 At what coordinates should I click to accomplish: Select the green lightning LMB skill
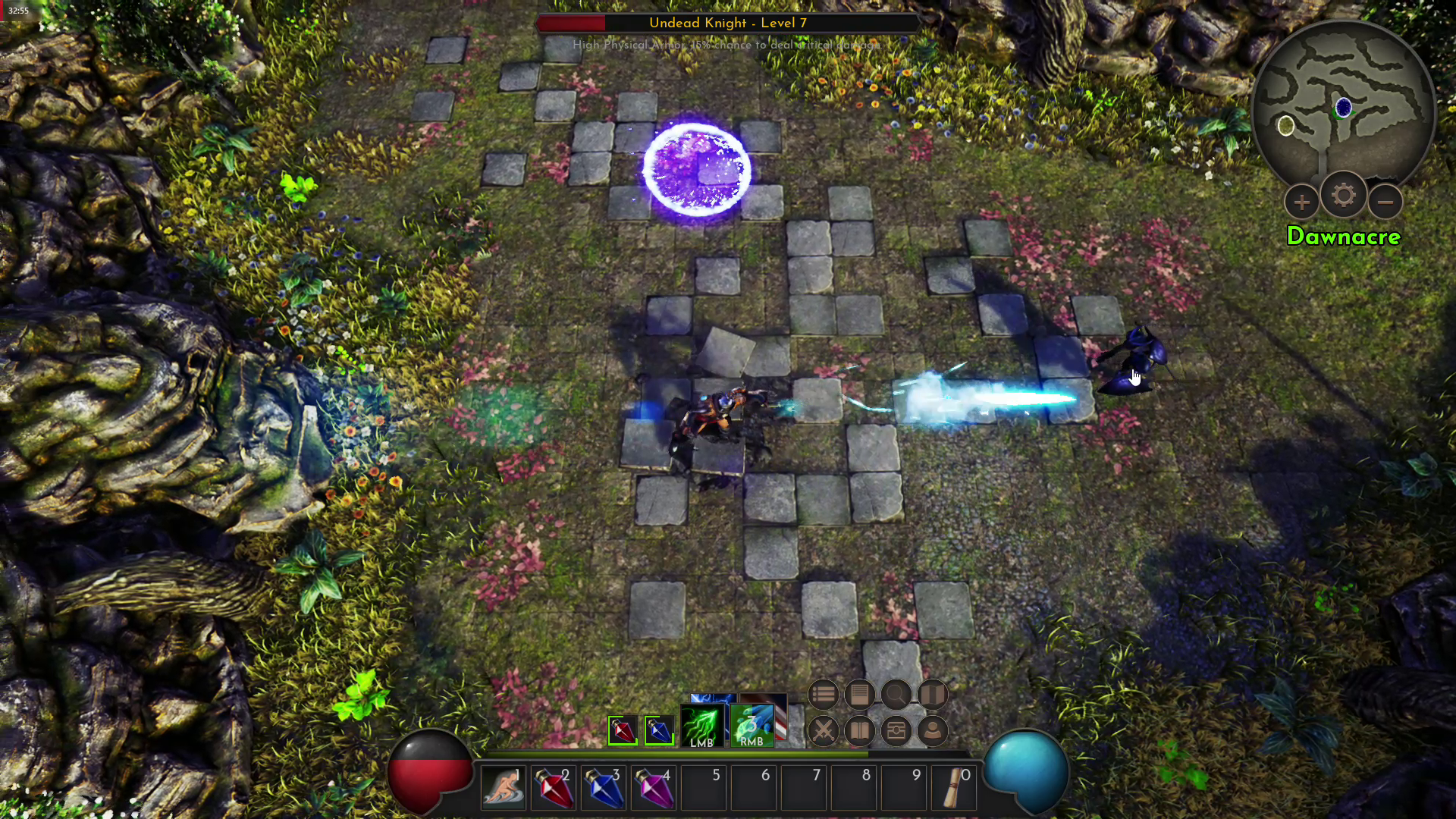click(701, 726)
